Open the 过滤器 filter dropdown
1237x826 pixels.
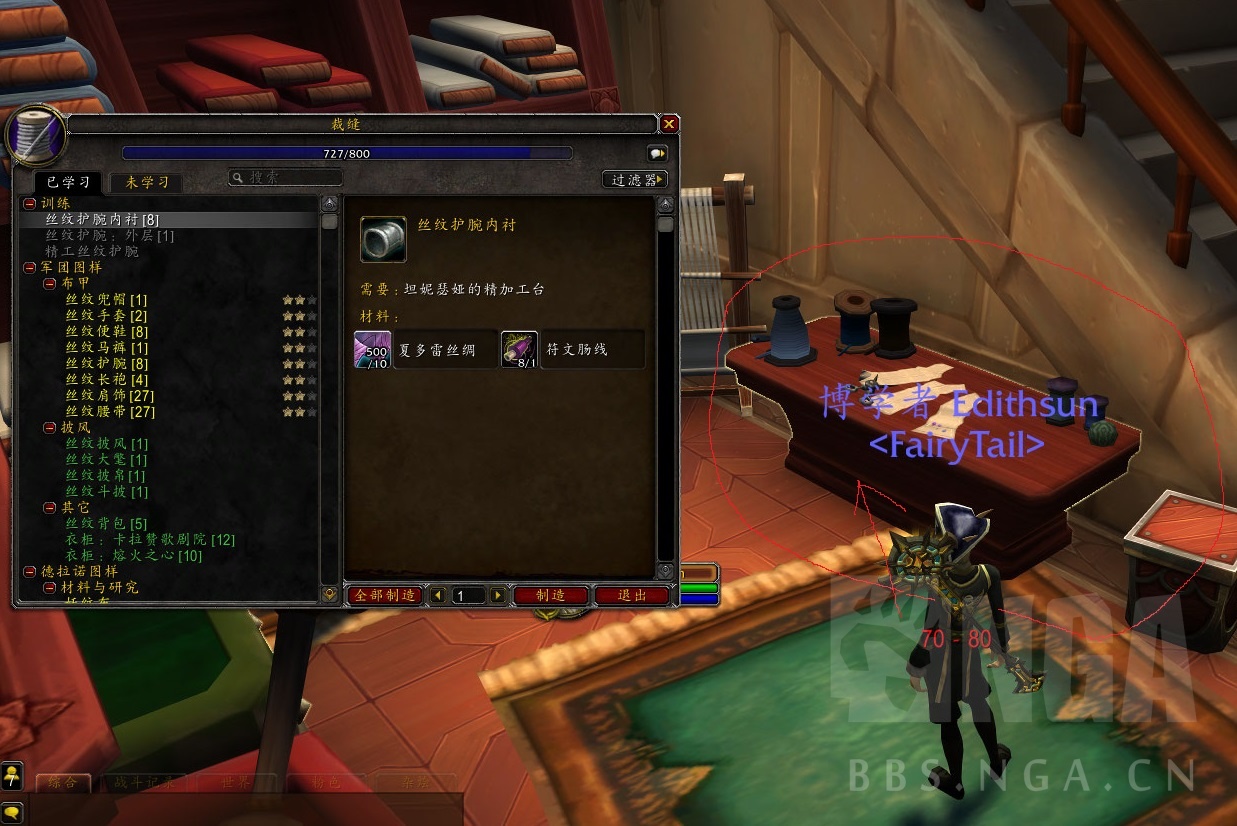[x=635, y=180]
